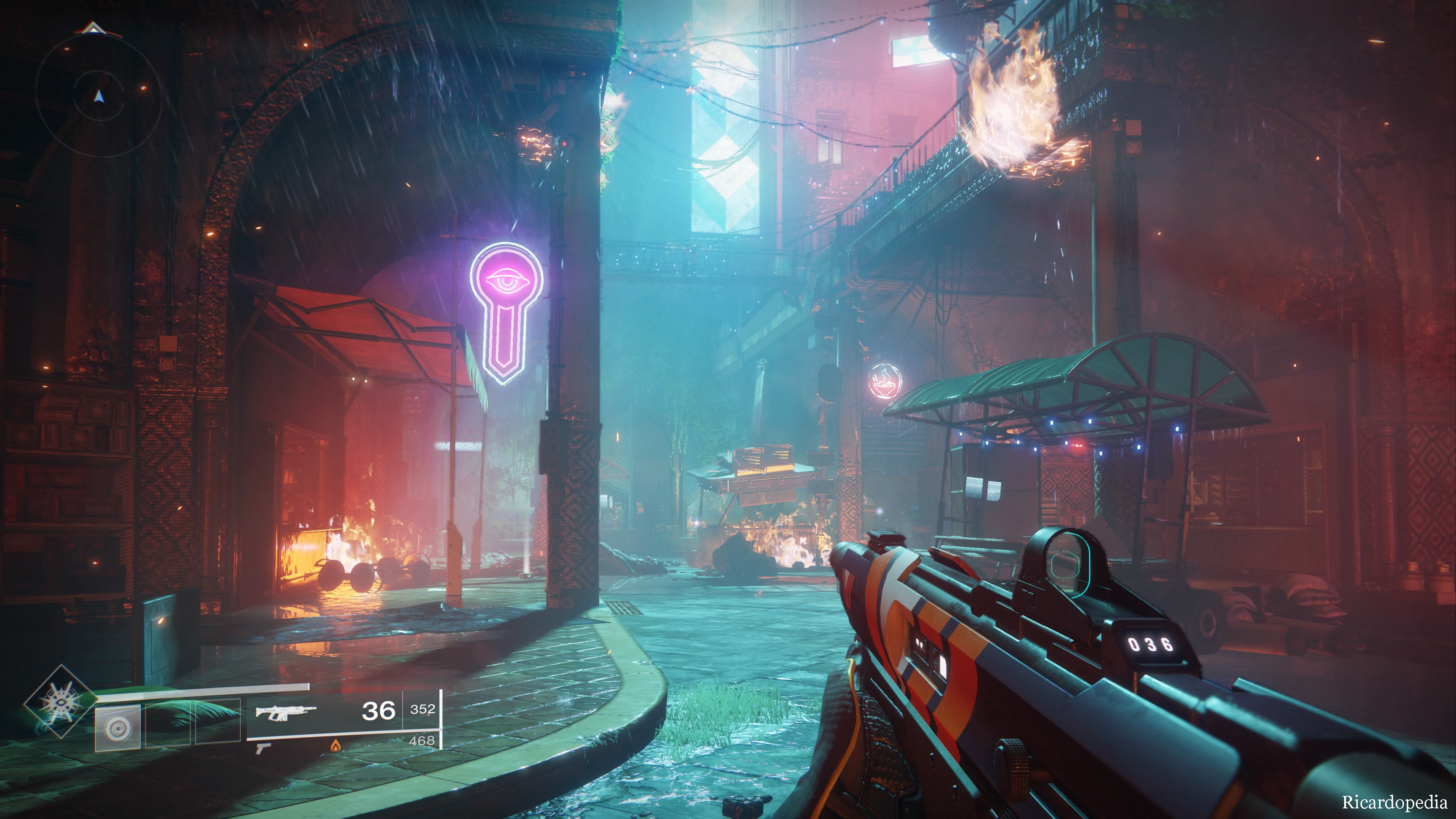The height and width of the screenshot is (819, 1456).
Task: Select the charged grenade ability icon
Action: [x=118, y=728]
